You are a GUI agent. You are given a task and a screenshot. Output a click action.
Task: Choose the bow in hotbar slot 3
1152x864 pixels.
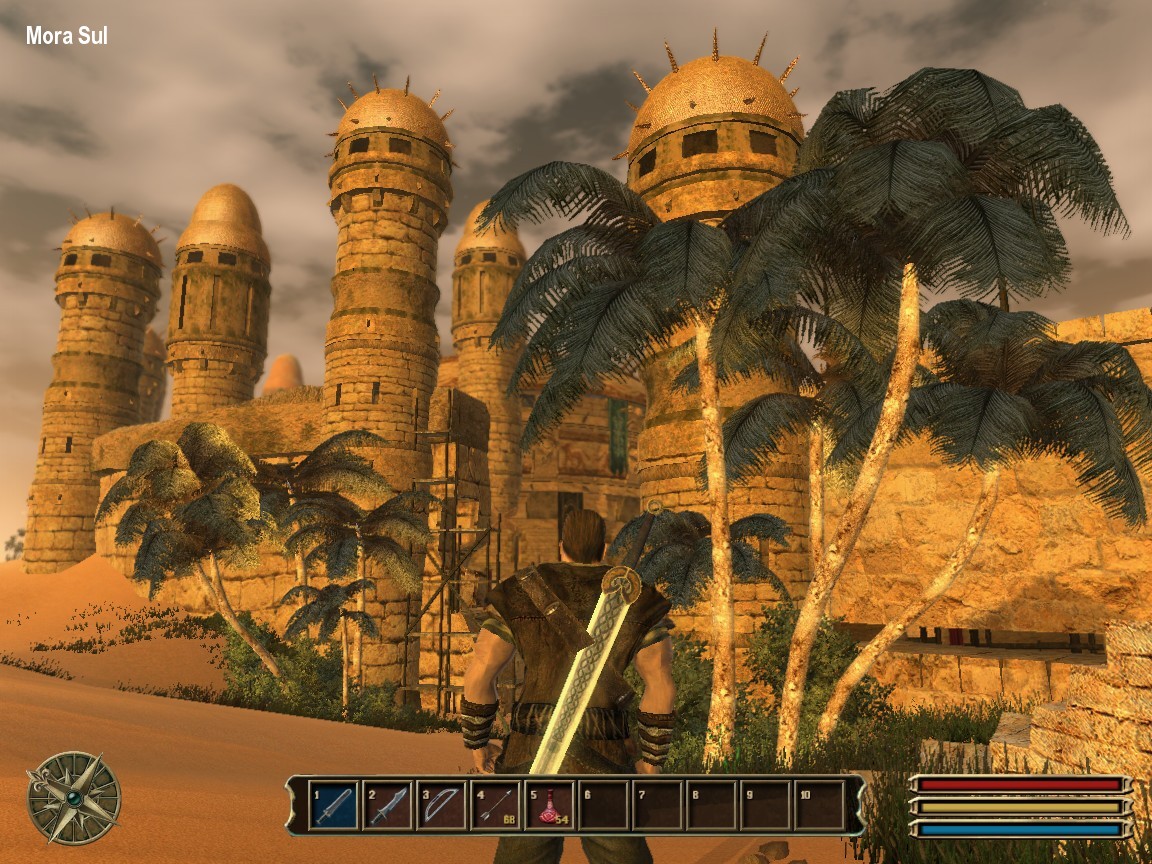point(441,805)
